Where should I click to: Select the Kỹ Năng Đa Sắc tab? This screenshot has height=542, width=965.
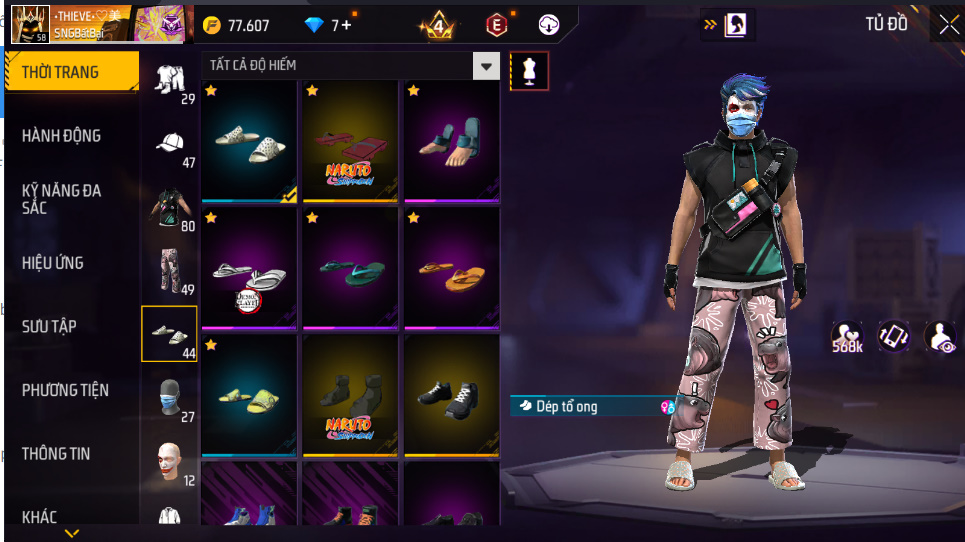point(62,198)
